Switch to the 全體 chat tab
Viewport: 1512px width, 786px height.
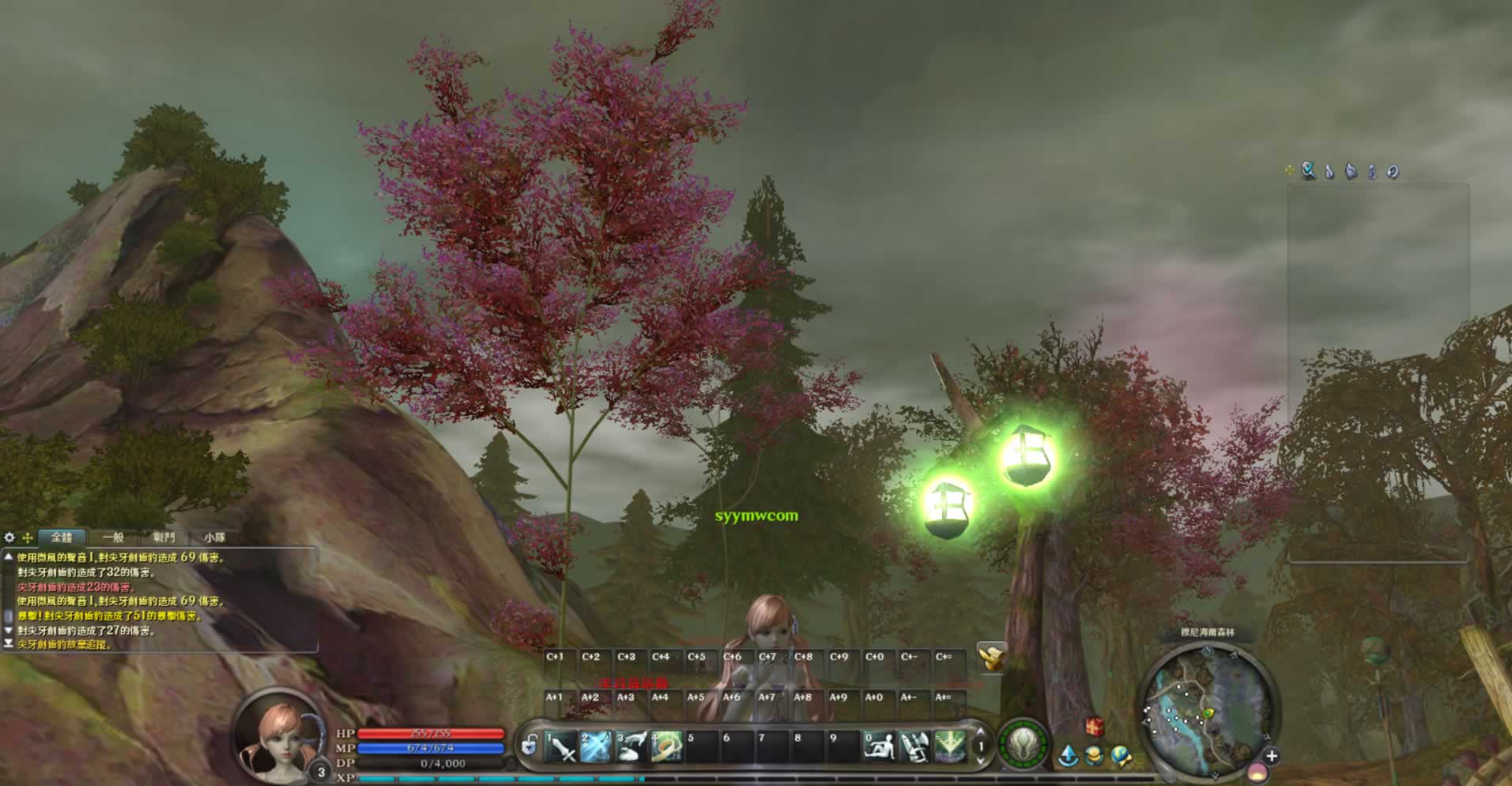coord(61,538)
